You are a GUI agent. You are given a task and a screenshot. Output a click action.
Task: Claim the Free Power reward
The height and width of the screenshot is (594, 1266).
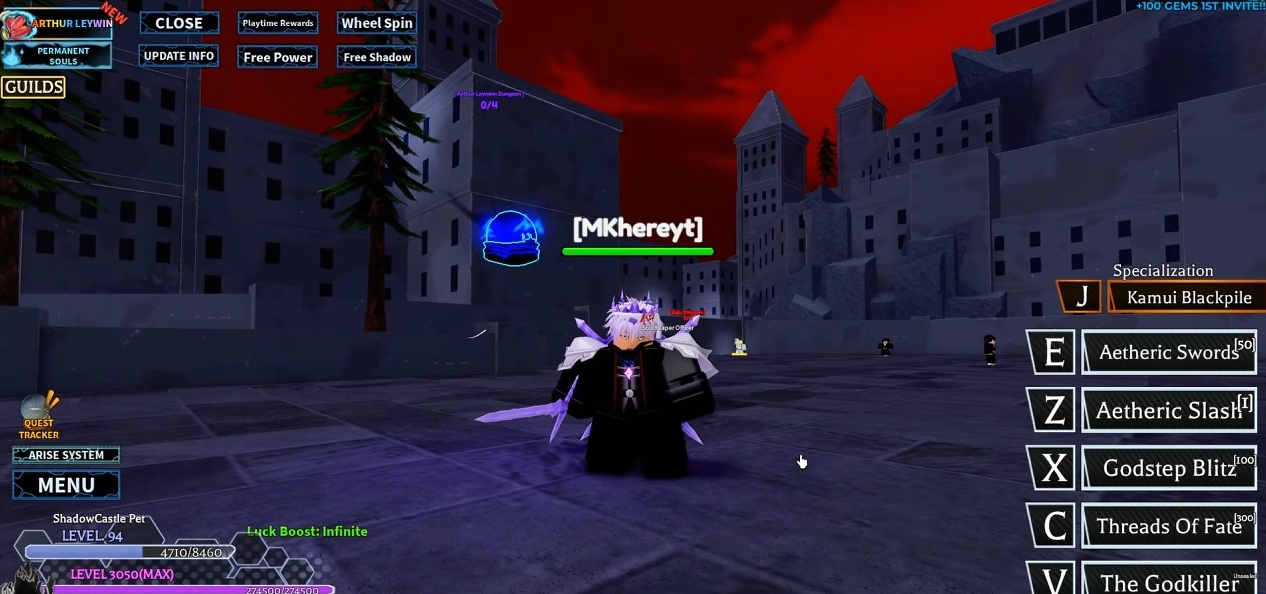pos(278,57)
